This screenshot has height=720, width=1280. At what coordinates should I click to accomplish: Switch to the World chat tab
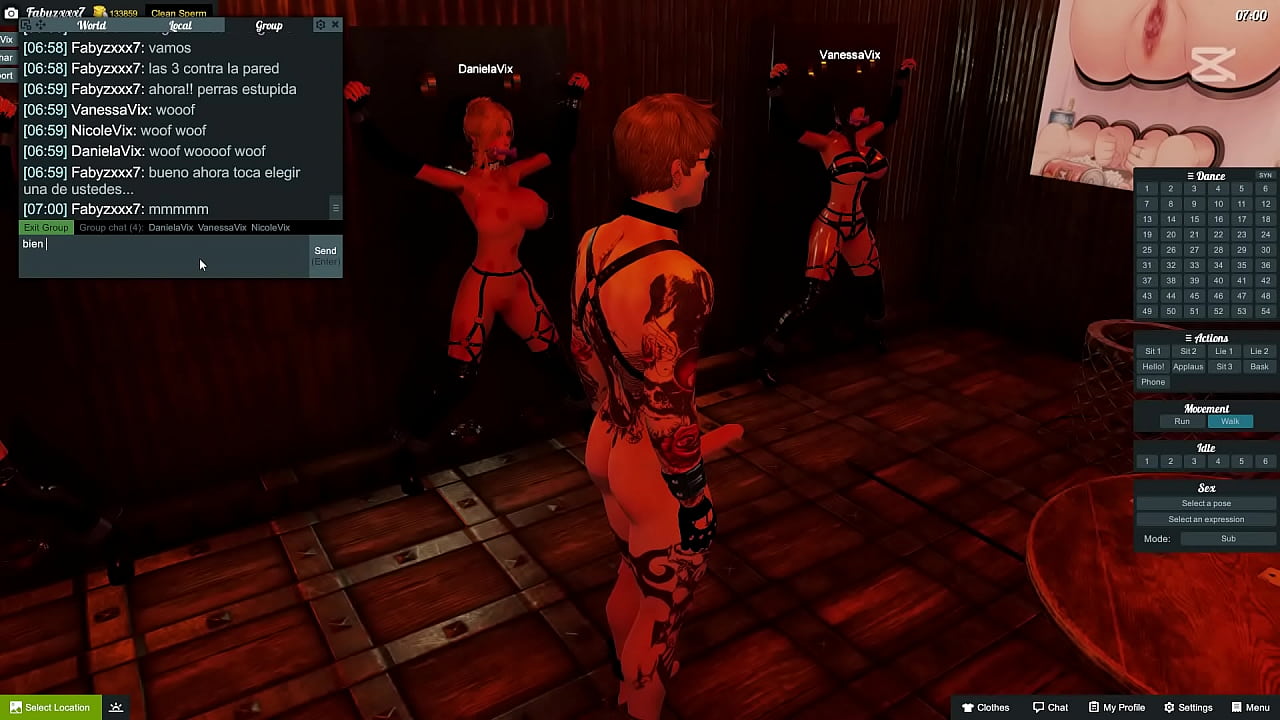pos(91,26)
